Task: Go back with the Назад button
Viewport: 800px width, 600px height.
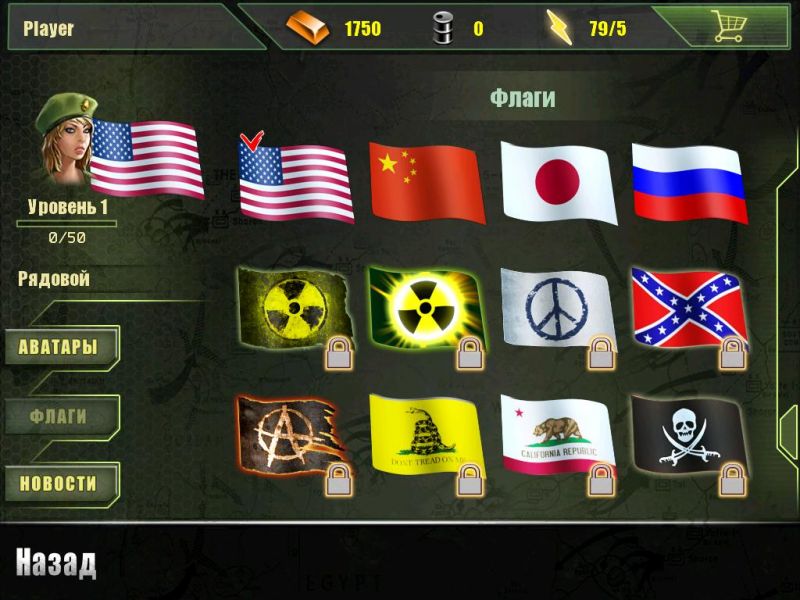Action: point(56,563)
